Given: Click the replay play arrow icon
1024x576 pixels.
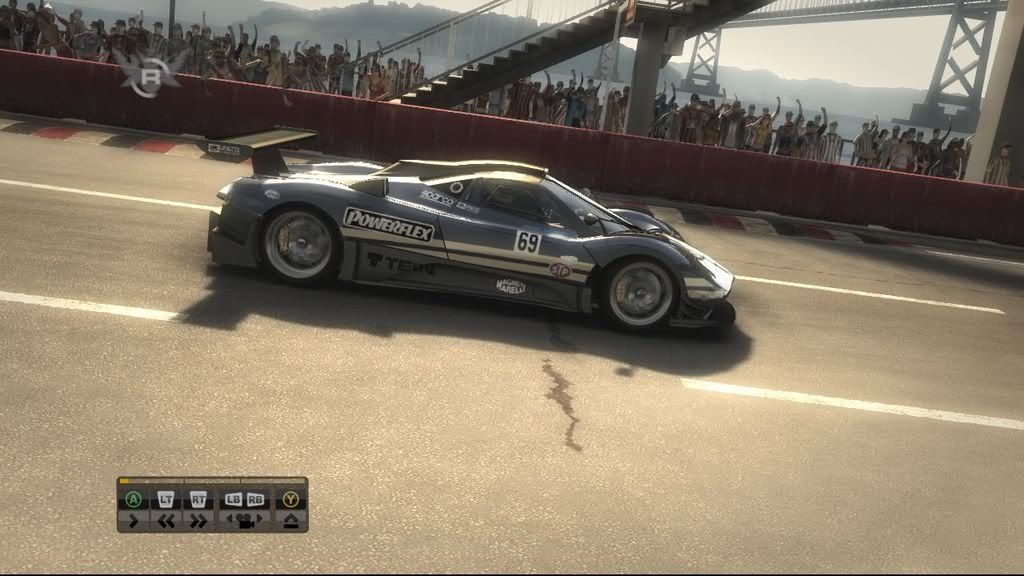Looking at the screenshot, I should [133, 520].
